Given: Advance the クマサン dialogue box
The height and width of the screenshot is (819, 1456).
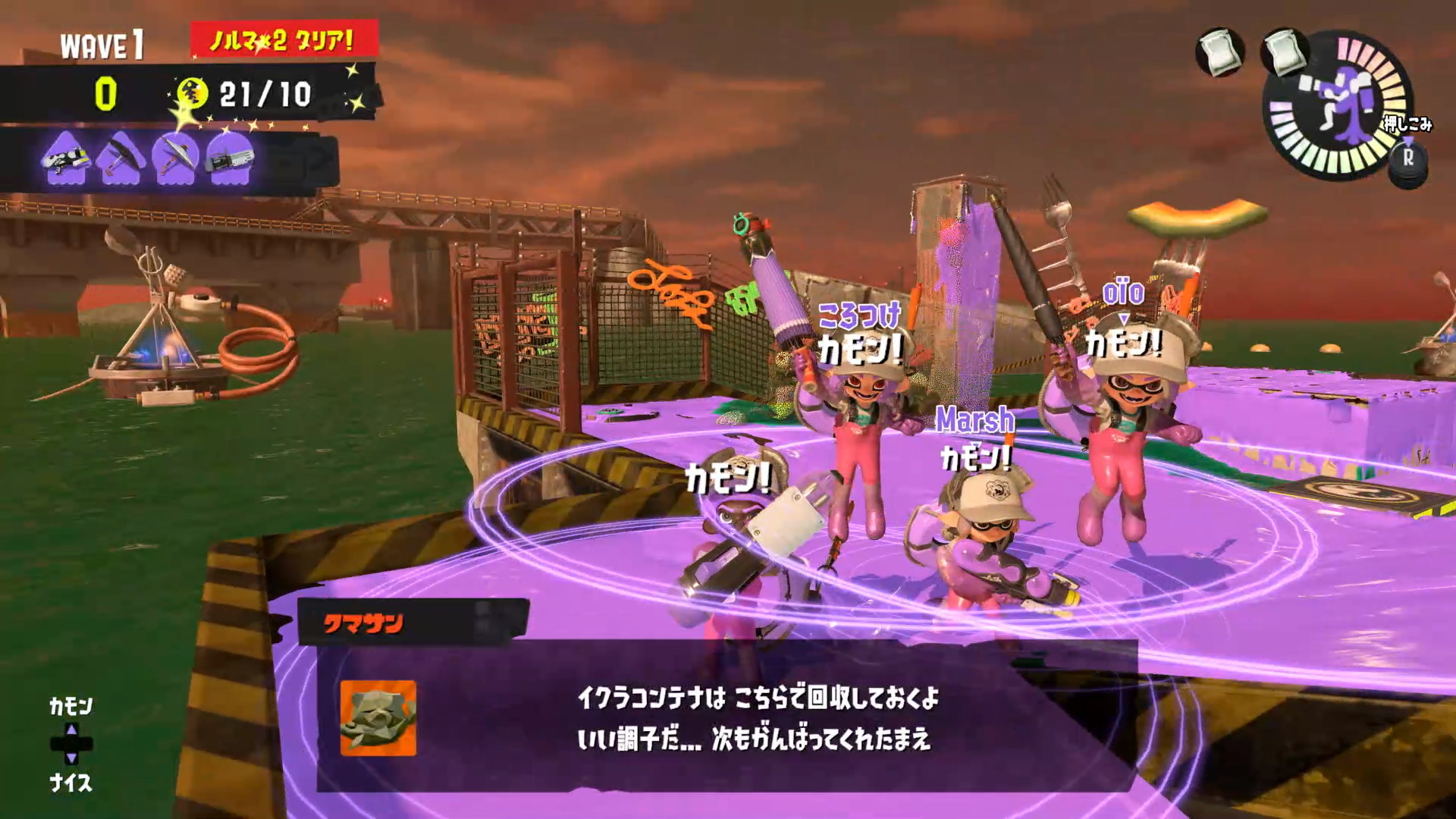Looking at the screenshot, I should click(726, 717).
